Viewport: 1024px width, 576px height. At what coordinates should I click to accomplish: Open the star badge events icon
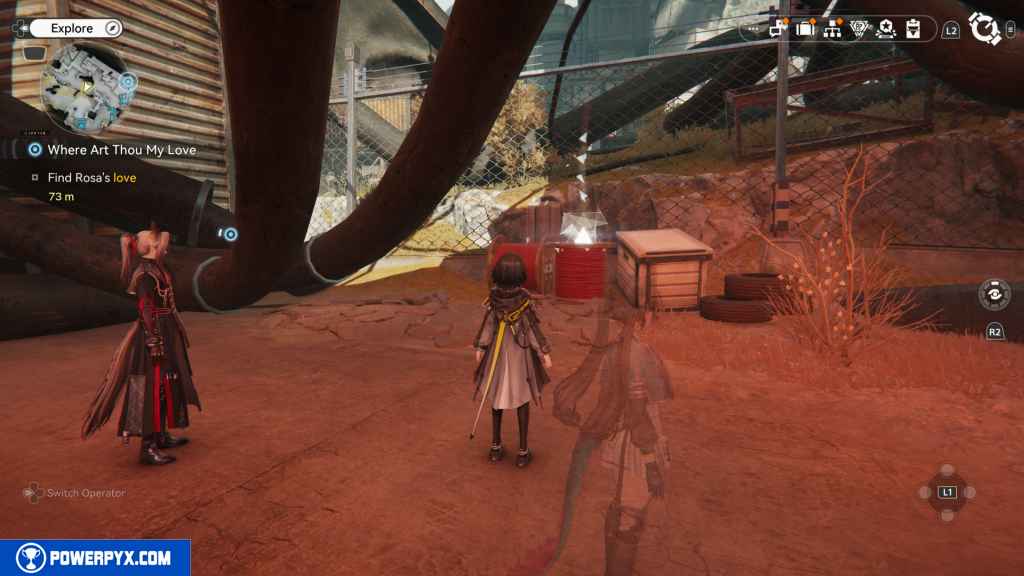(x=885, y=29)
